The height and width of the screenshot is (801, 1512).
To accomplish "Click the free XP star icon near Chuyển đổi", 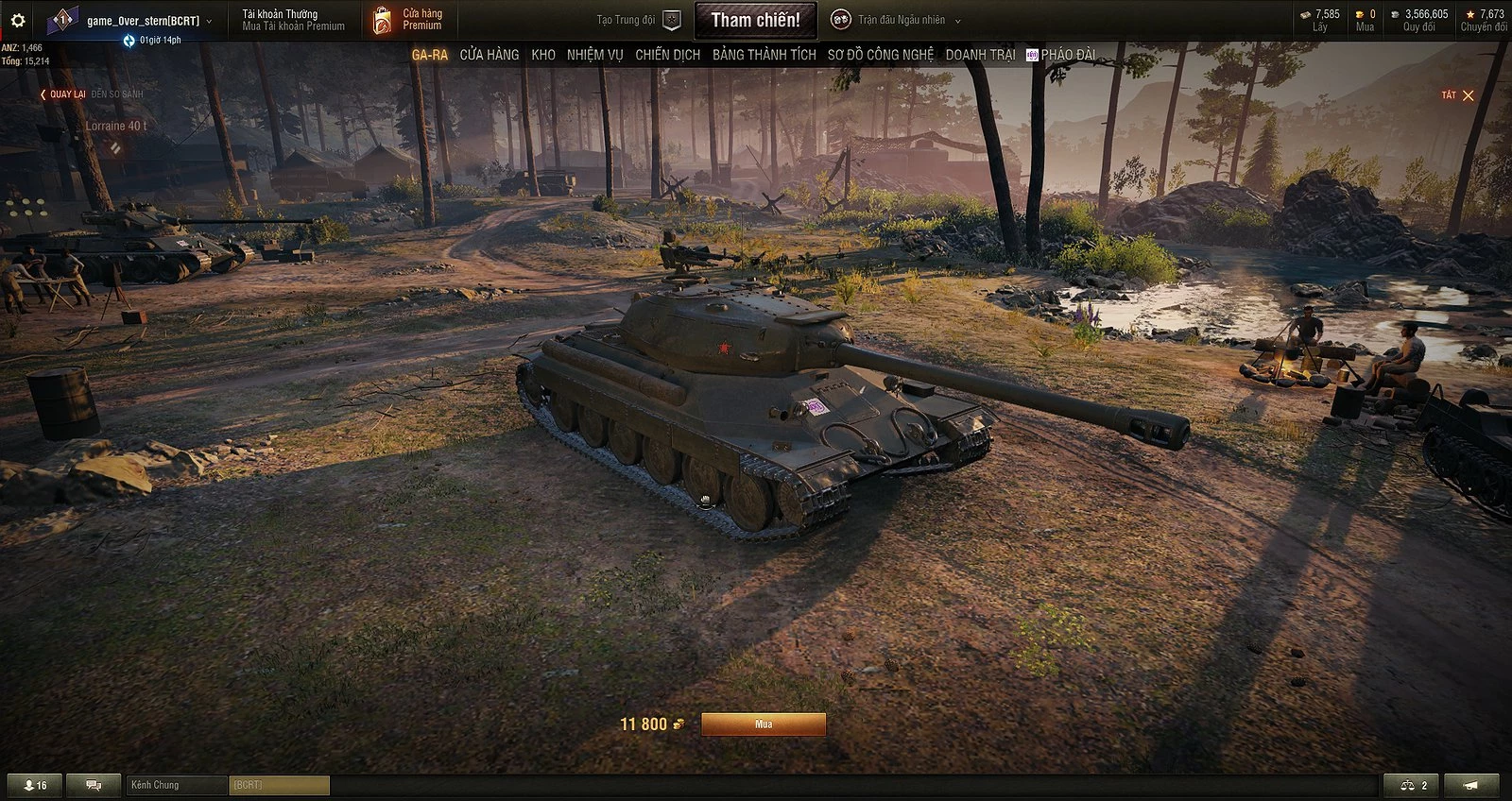I will click(1469, 14).
